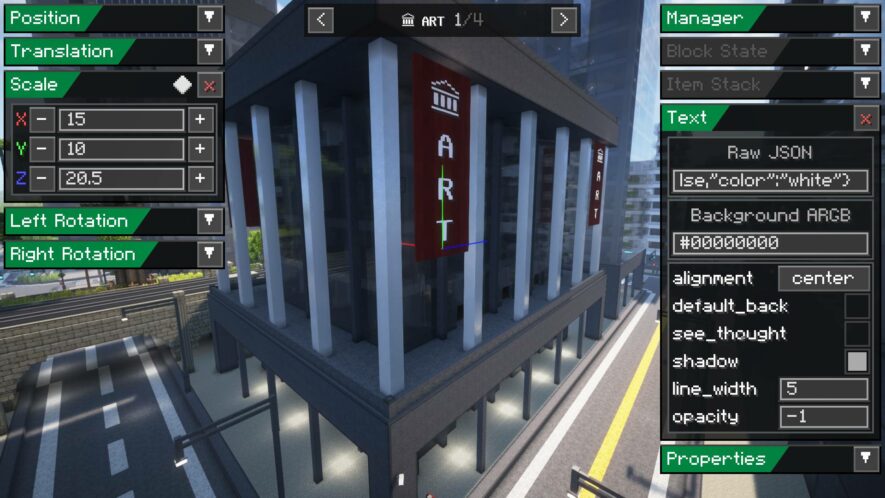Edit the Scale Z input field

coord(121,179)
